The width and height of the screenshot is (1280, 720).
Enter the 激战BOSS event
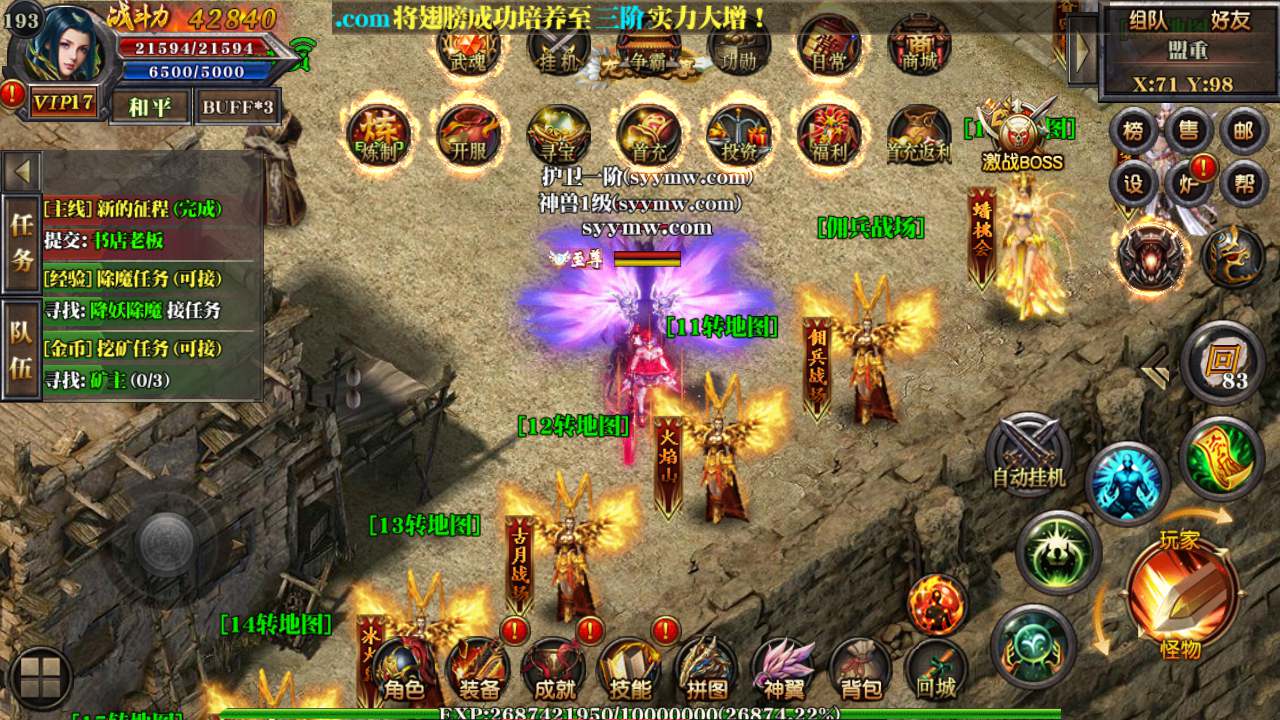(x=1021, y=135)
